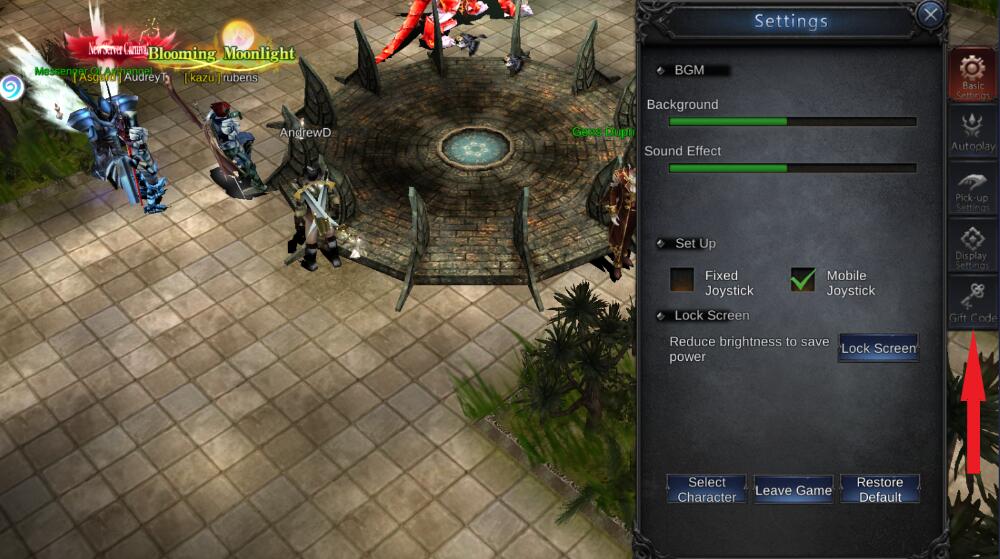Viewport: 1000px width, 559px height.
Task: Open the Autoplay tab
Action: tap(972, 132)
